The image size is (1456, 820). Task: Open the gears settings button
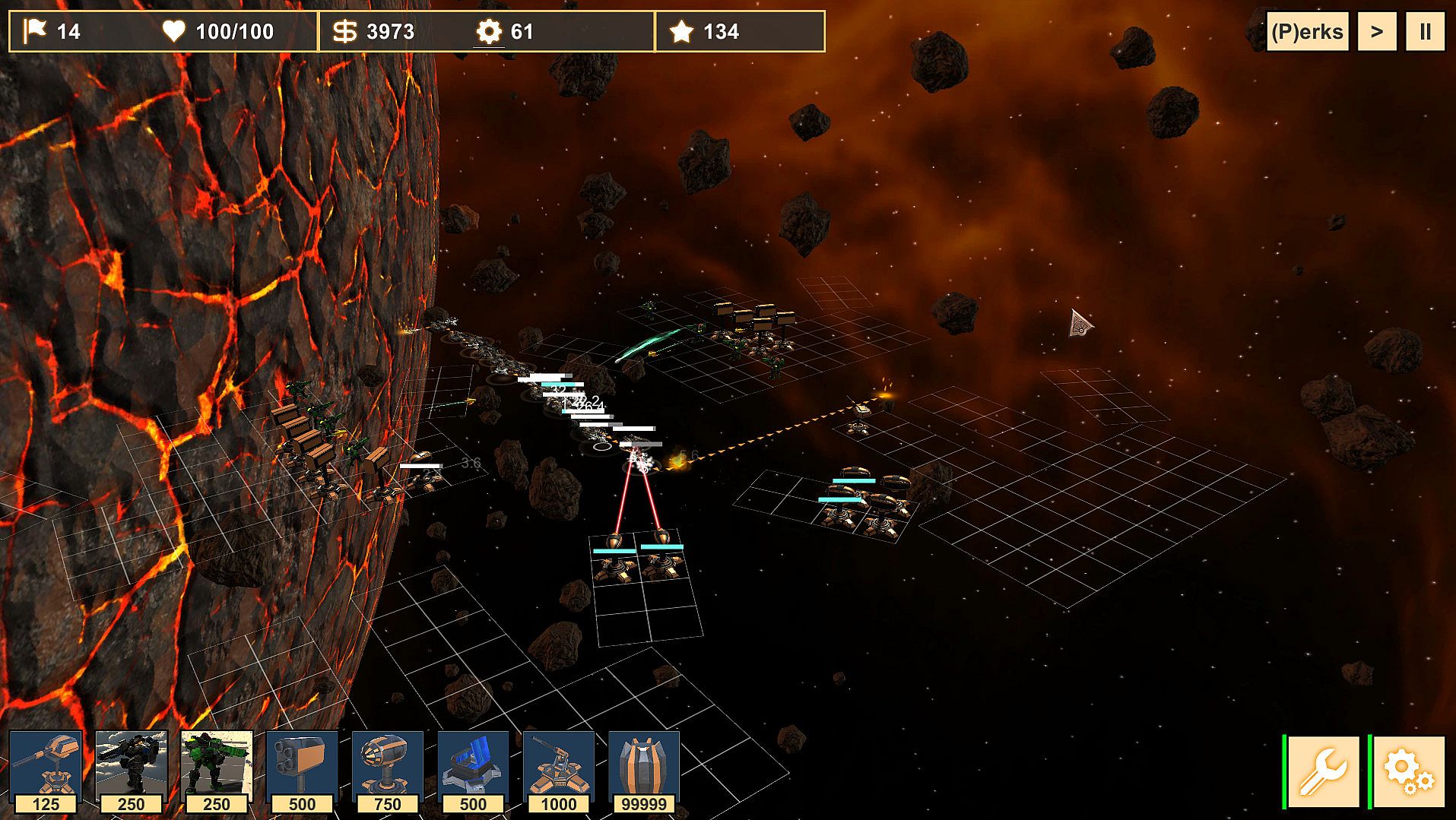1408,771
